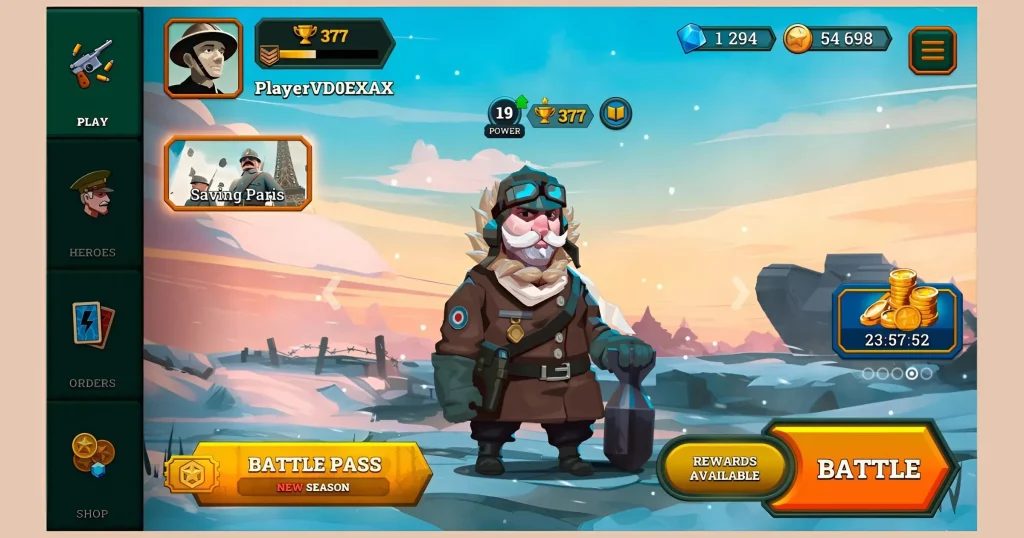Open the hamburger menu

[932, 51]
